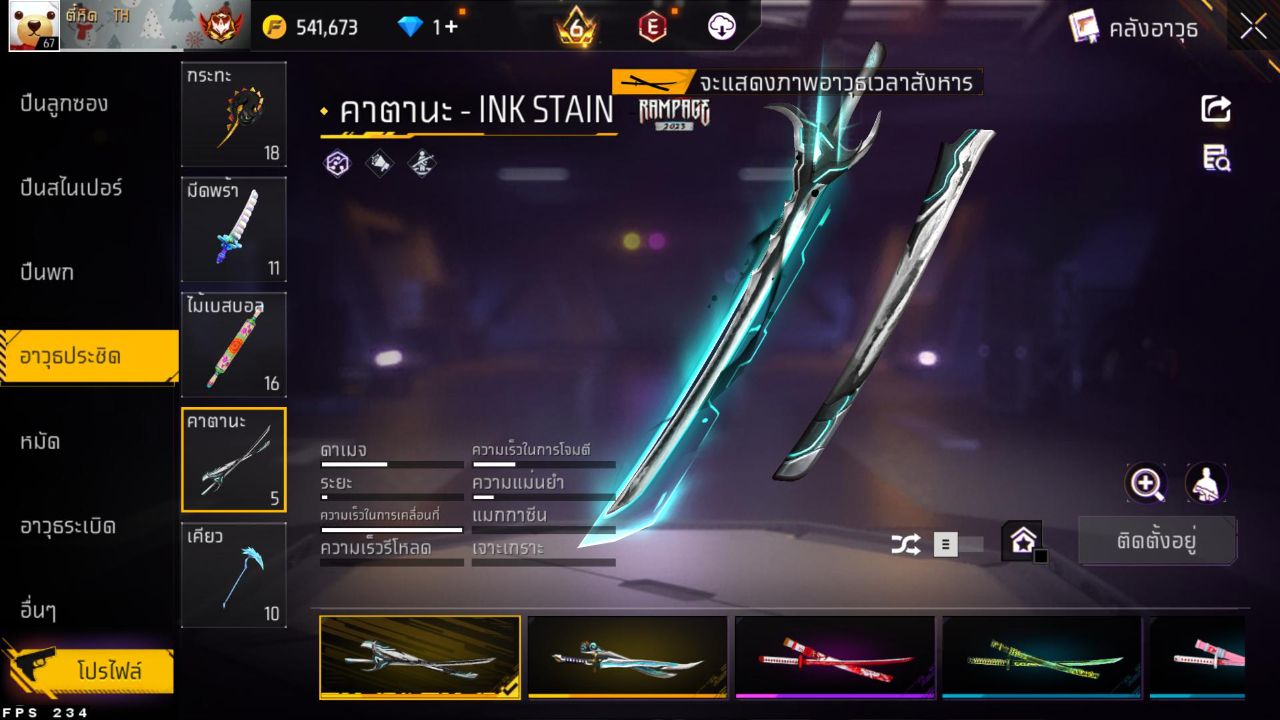Zoom the weapon preview with the magnifier icon
This screenshot has width=1280, height=720.
point(1146,484)
